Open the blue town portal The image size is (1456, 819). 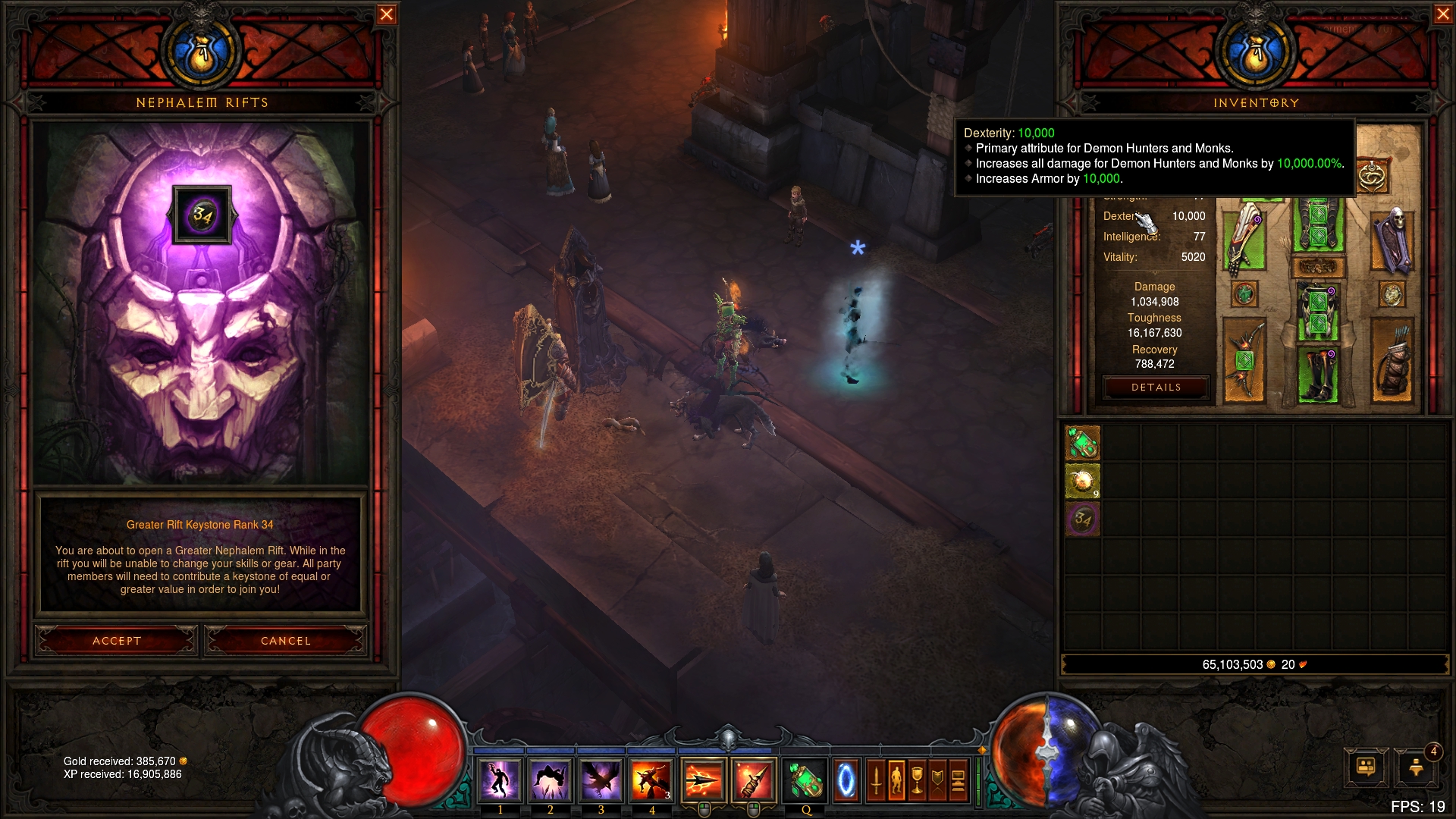pyautogui.click(x=846, y=780)
